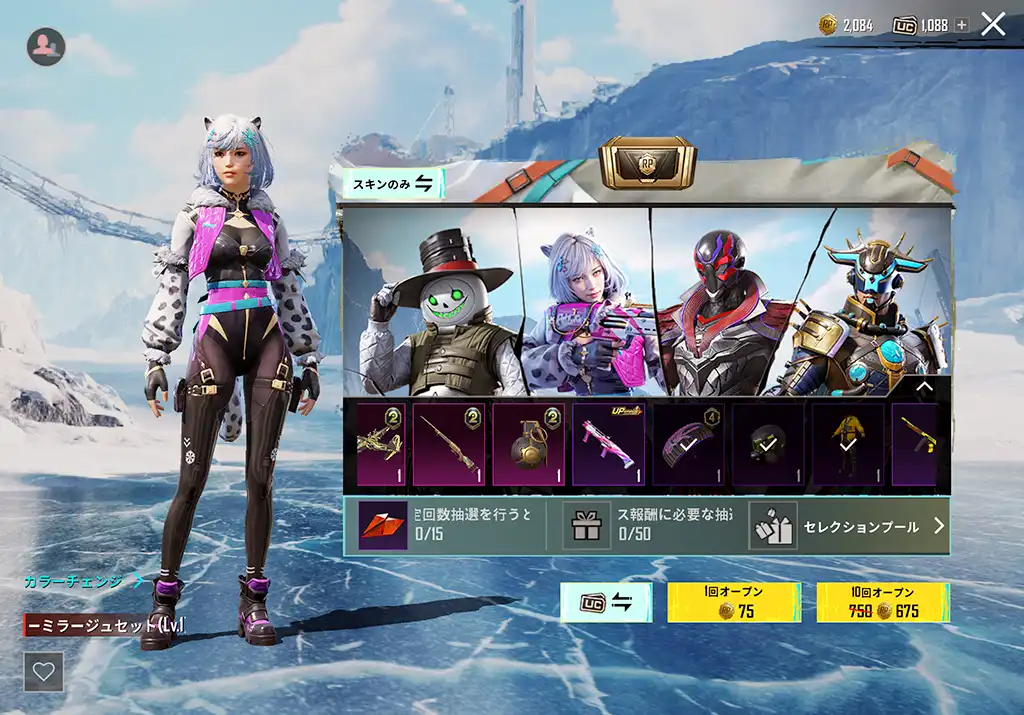Open the gold RP crate emblem
The width and height of the screenshot is (1024, 715).
pyautogui.click(x=647, y=164)
